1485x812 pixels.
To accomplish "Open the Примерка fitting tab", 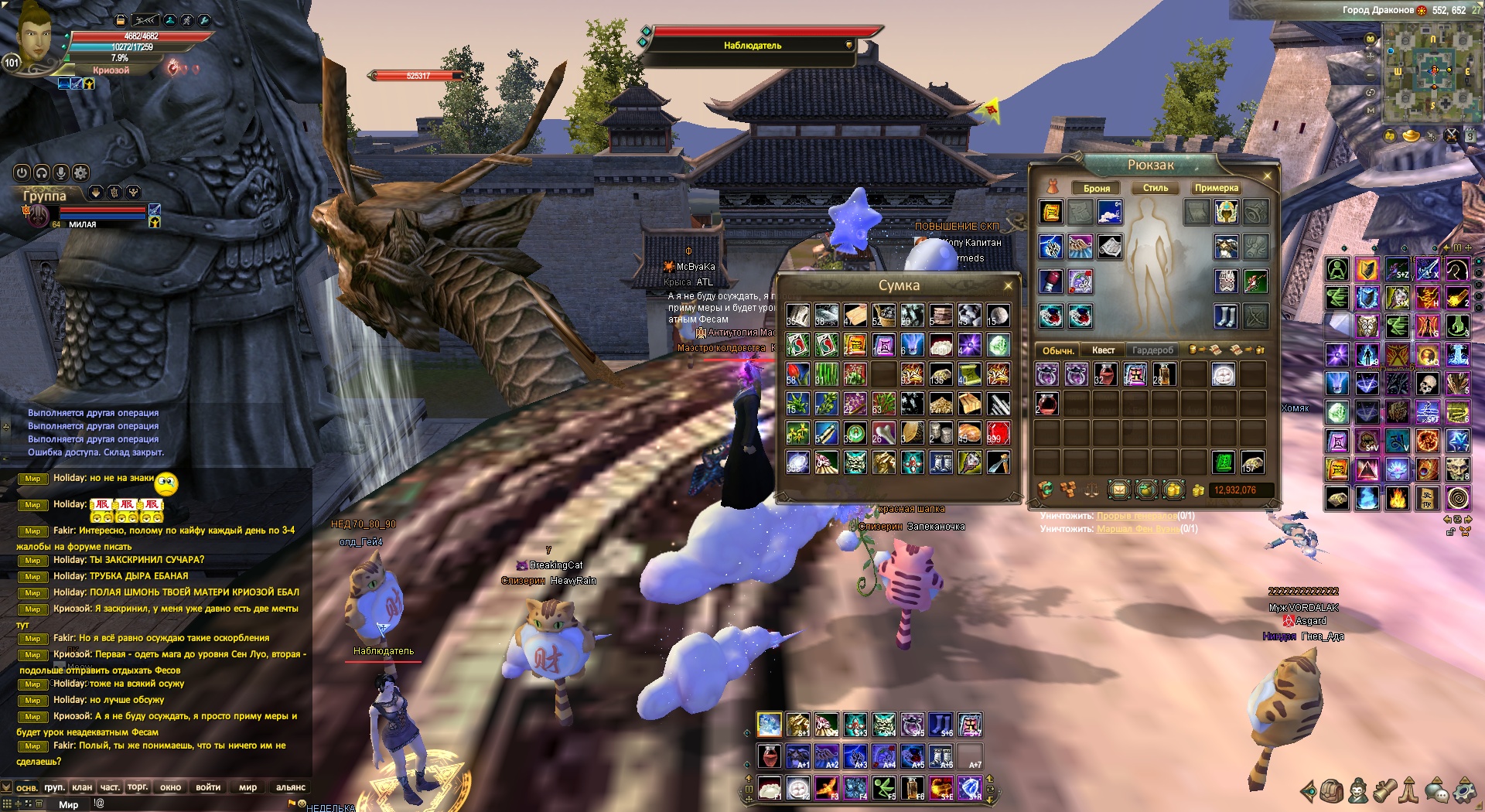I will click(x=1216, y=188).
